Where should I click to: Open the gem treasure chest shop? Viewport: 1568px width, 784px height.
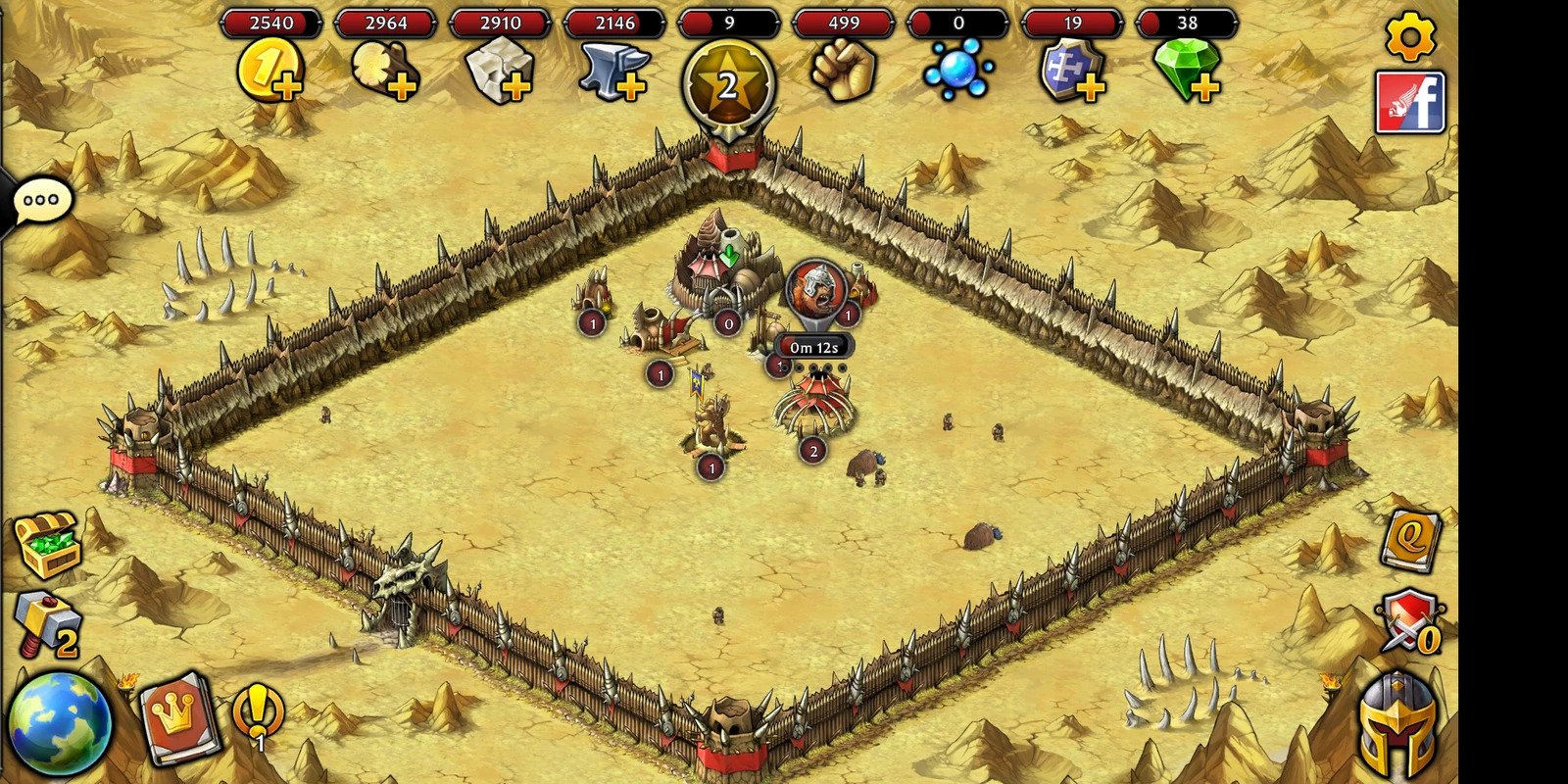[x=46, y=544]
